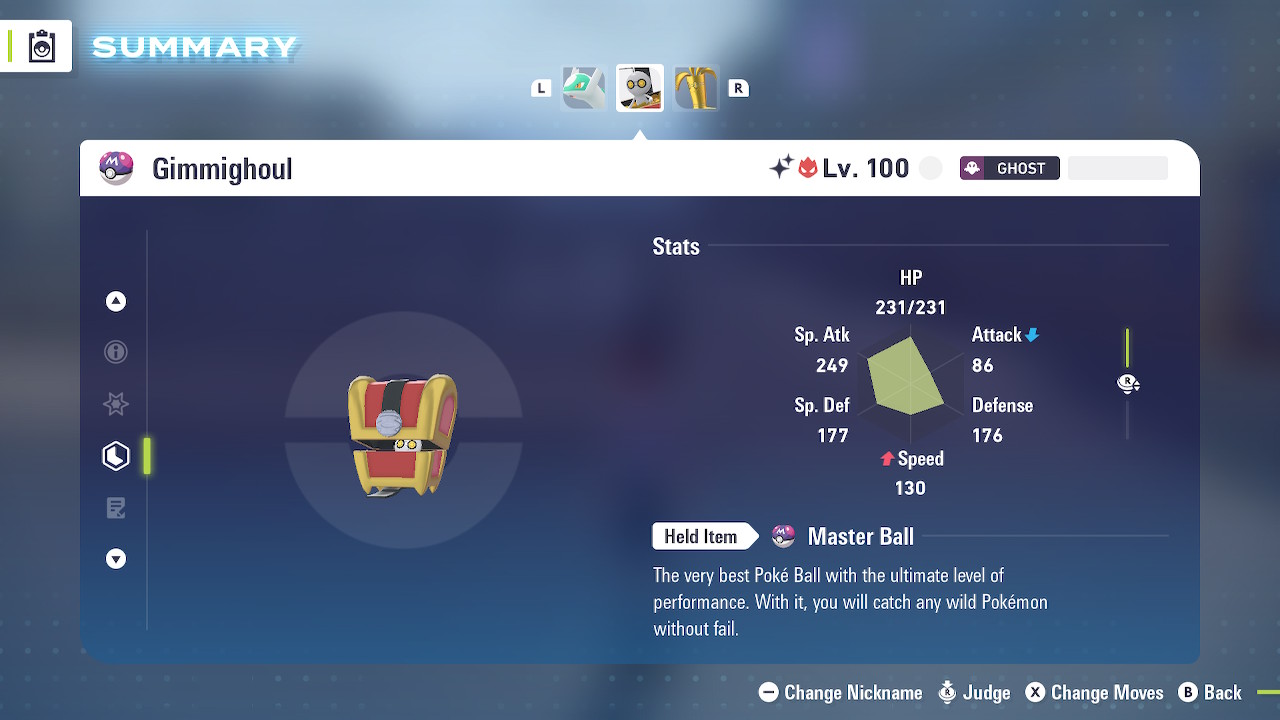The height and width of the screenshot is (720, 1280).
Task: Open the memo notes page in sidebar
Action: pos(115,507)
